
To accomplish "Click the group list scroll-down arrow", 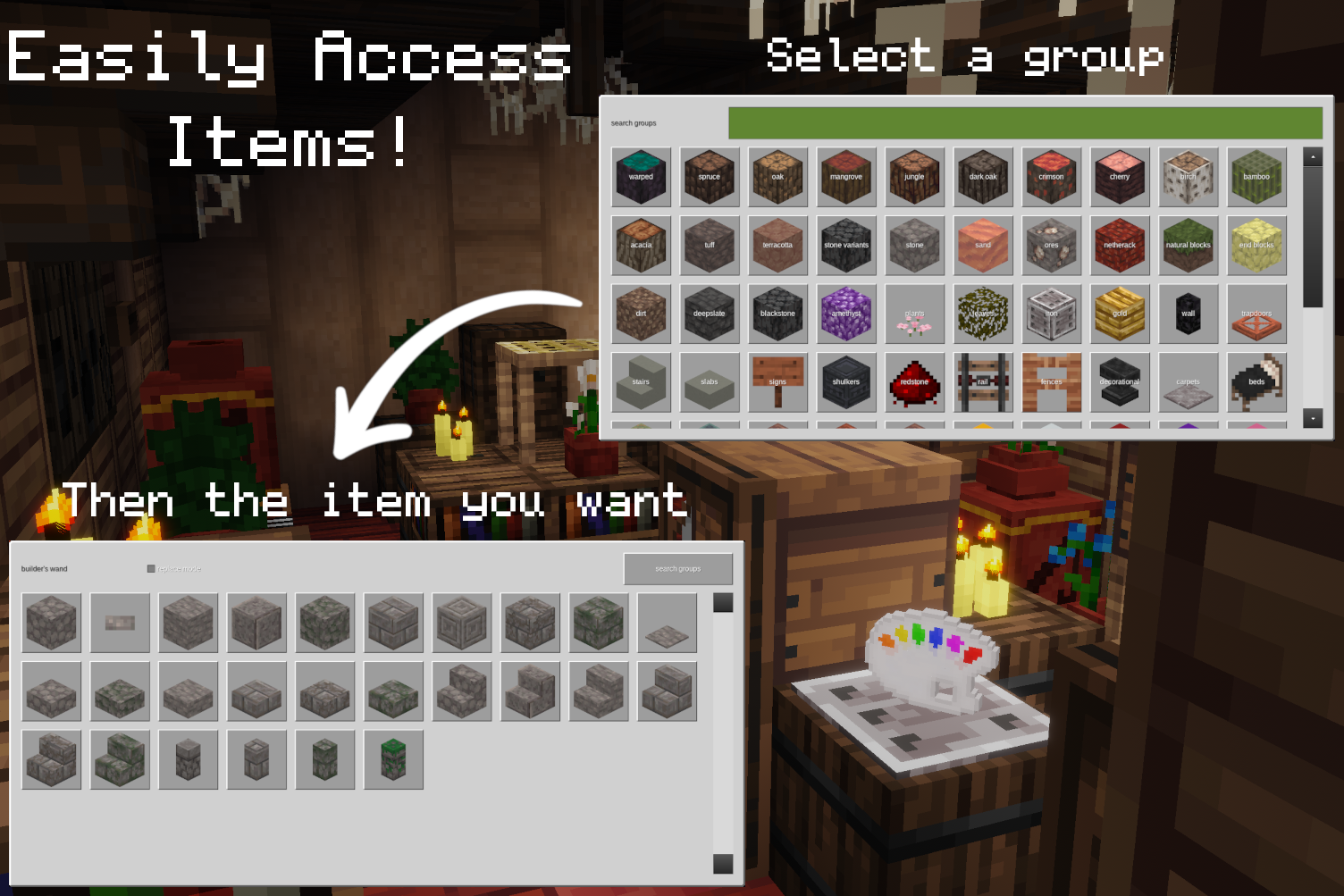I will click(x=1313, y=418).
